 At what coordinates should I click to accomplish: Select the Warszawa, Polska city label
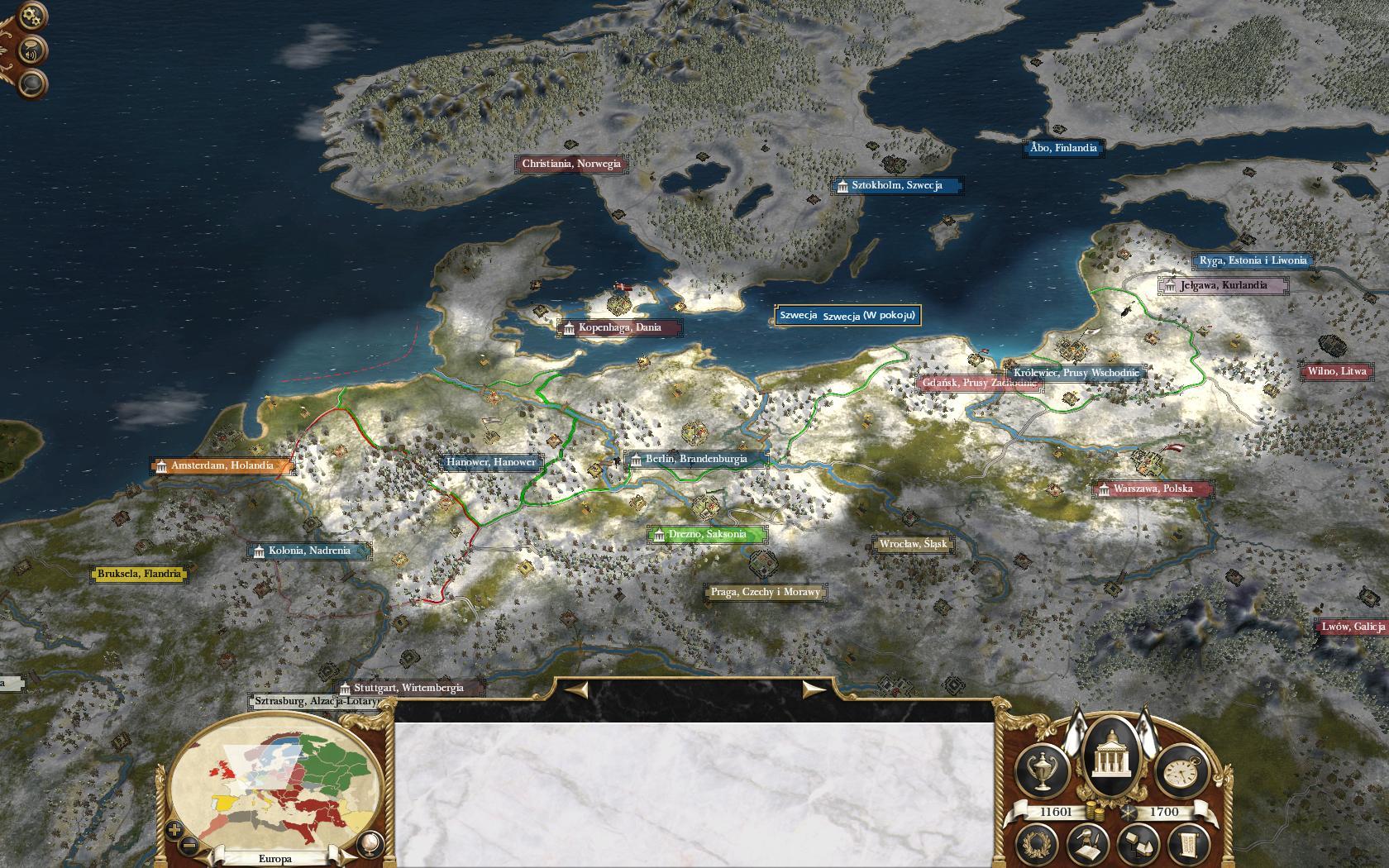tap(1153, 489)
